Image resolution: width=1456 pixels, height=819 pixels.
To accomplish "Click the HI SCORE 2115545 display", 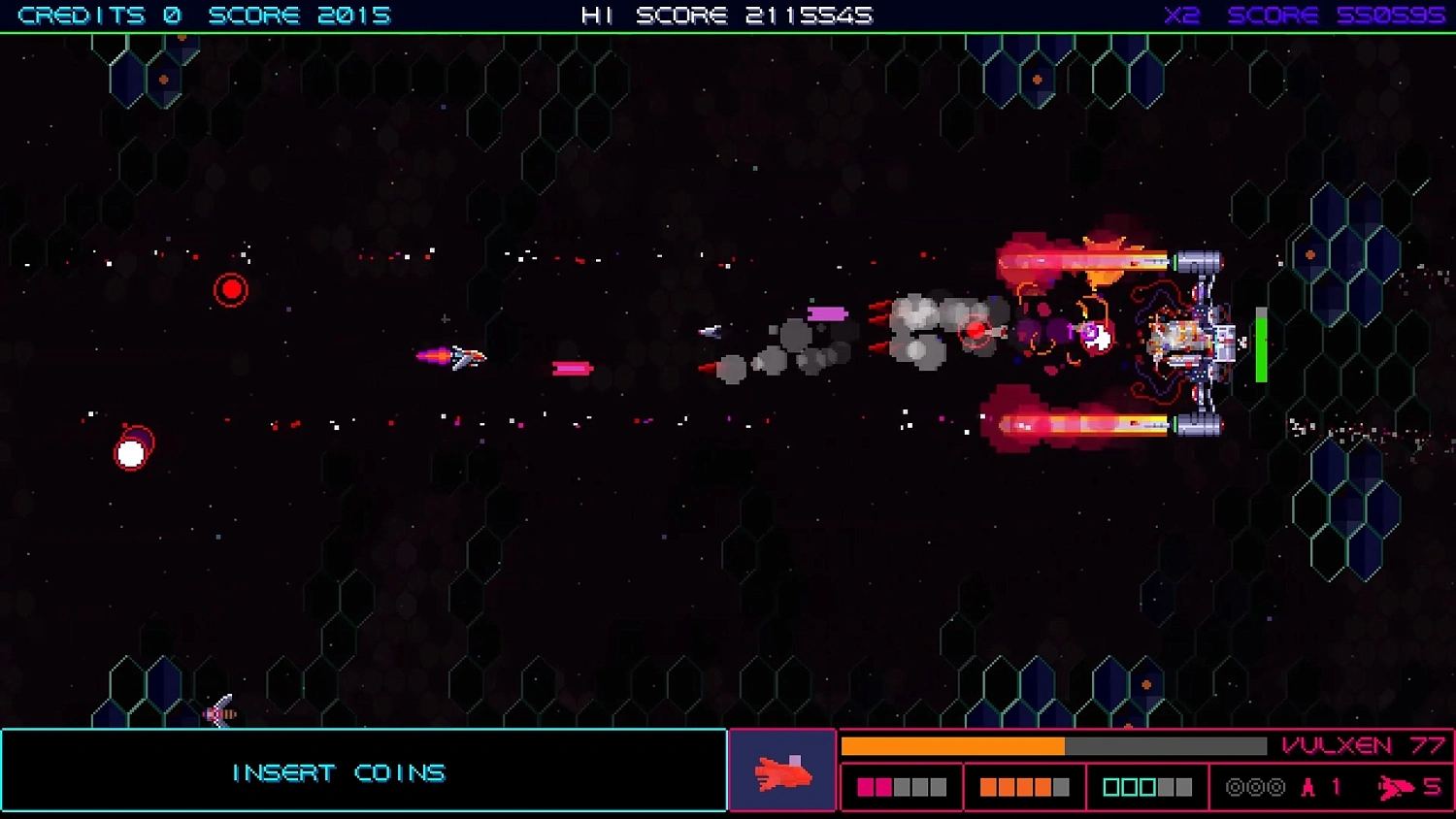I will [726, 15].
